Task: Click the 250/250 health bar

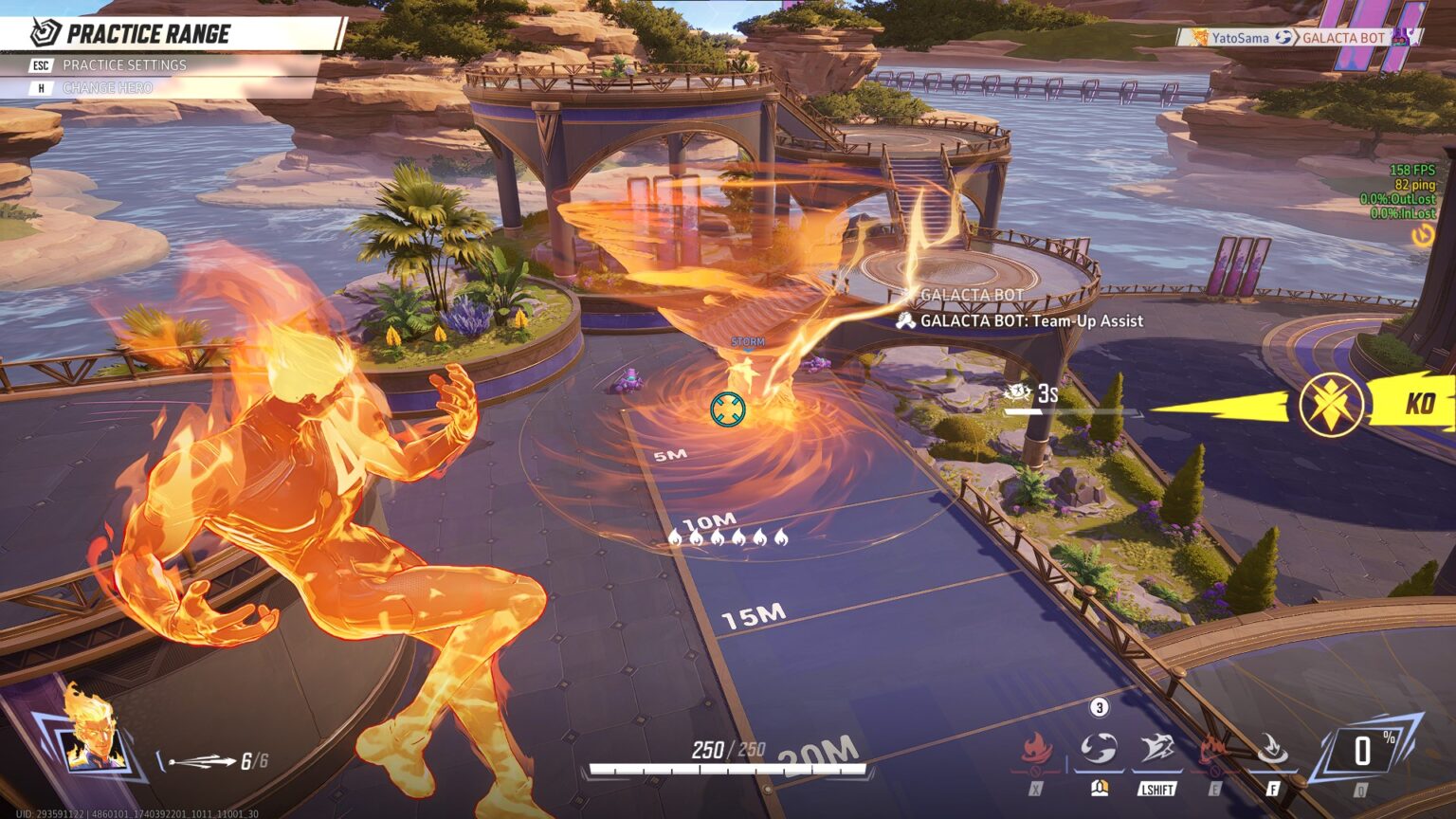Action: [x=728, y=759]
